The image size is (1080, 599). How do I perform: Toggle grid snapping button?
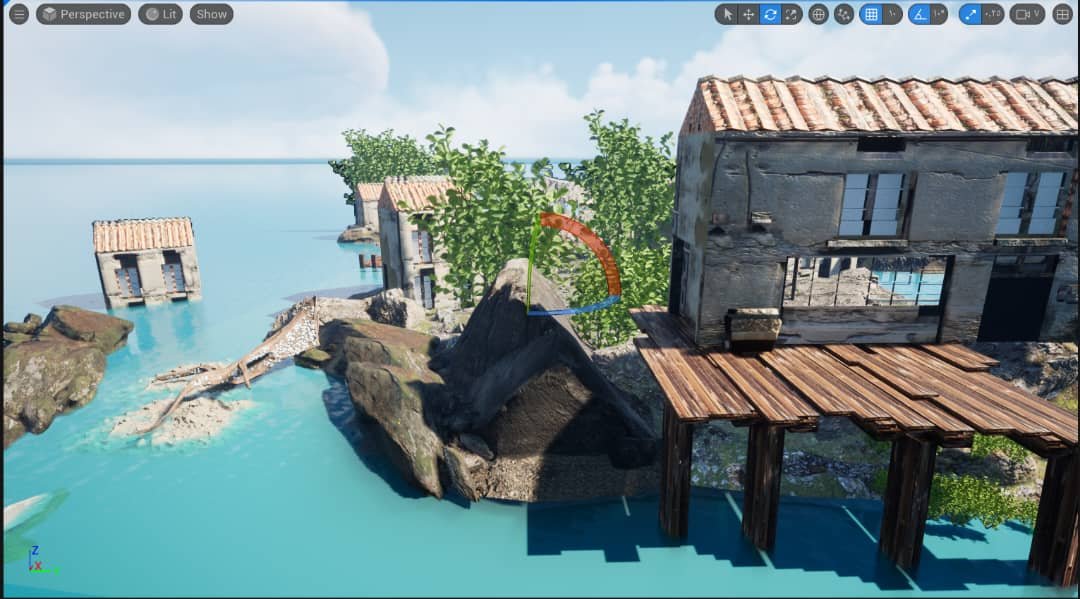[871, 14]
